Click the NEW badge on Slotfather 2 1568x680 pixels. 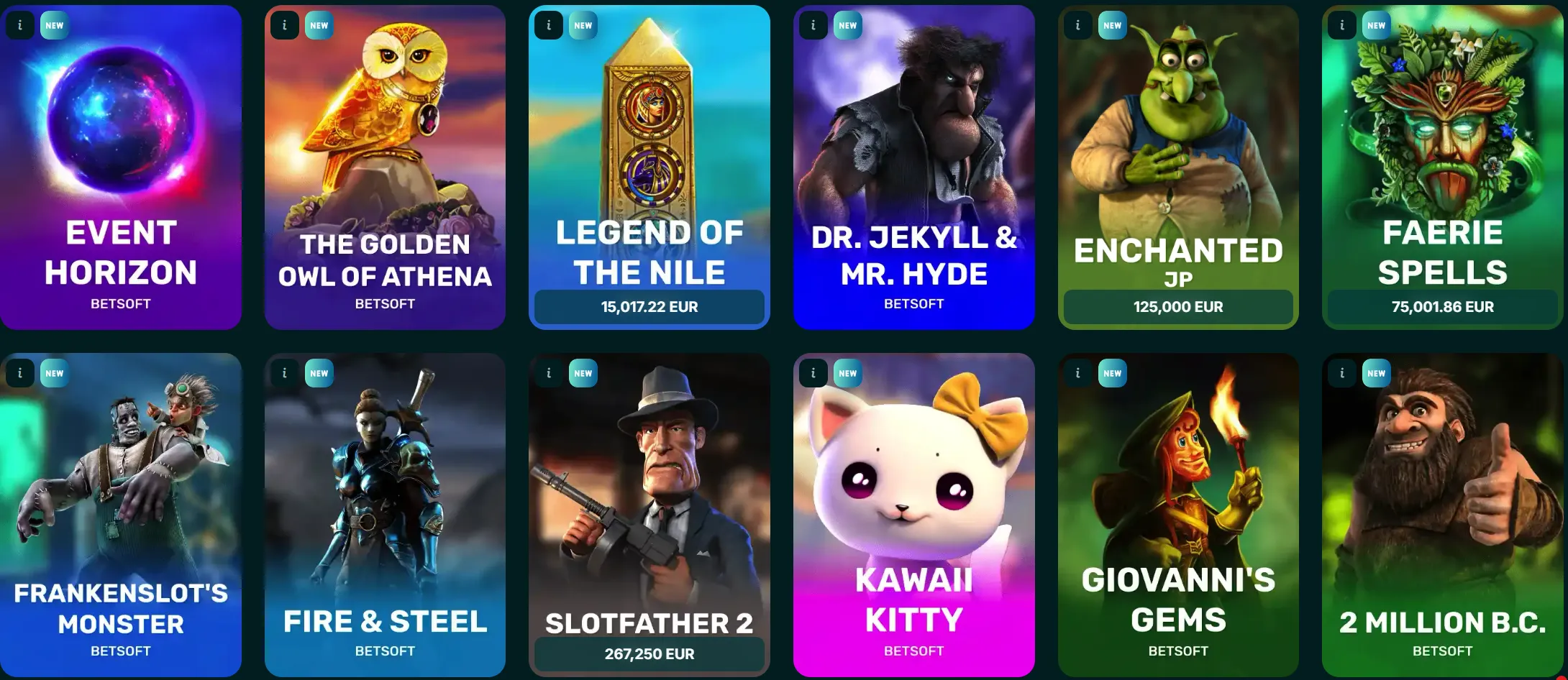click(x=583, y=373)
